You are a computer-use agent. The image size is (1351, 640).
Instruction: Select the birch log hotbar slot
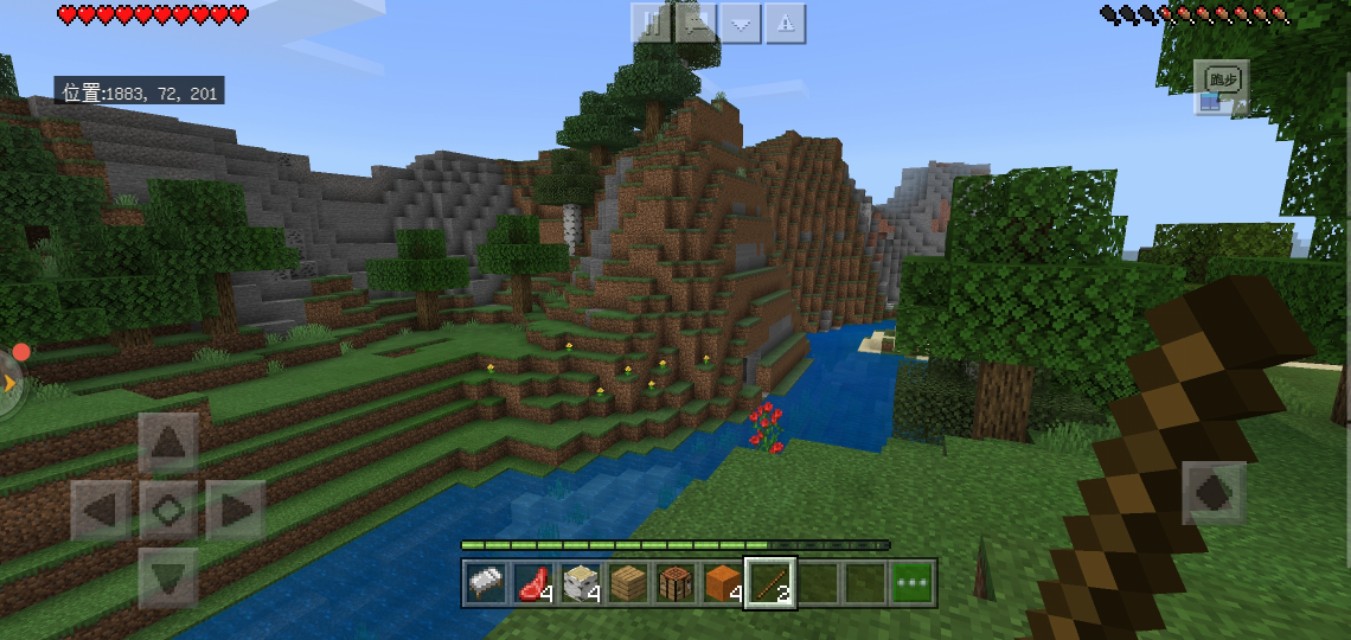(x=578, y=583)
